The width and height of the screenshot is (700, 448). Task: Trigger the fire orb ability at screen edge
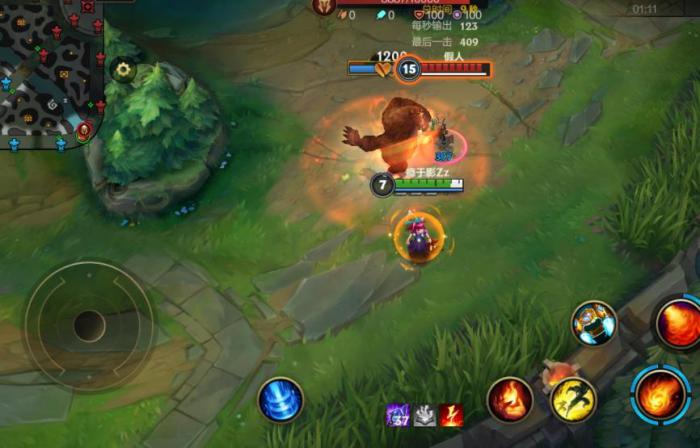(680, 325)
